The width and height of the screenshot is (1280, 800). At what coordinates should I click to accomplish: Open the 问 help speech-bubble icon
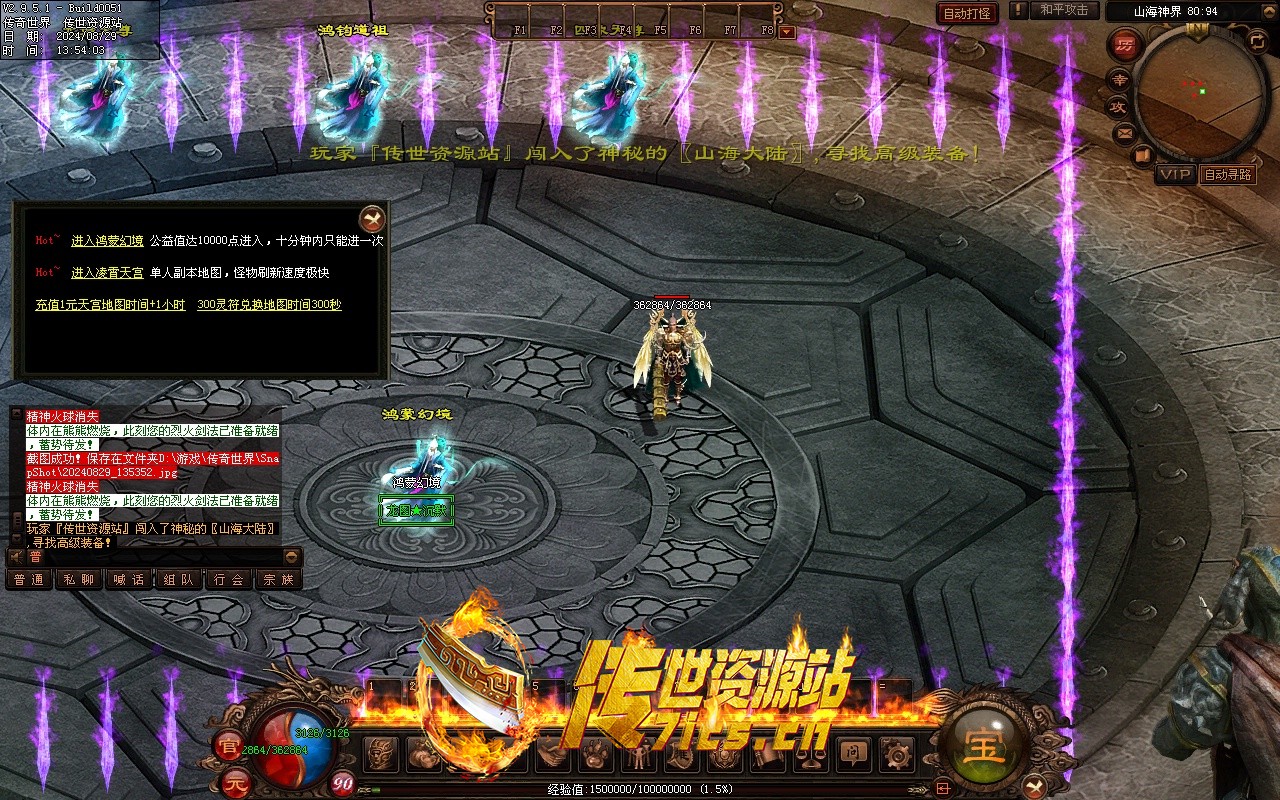point(853,754)
